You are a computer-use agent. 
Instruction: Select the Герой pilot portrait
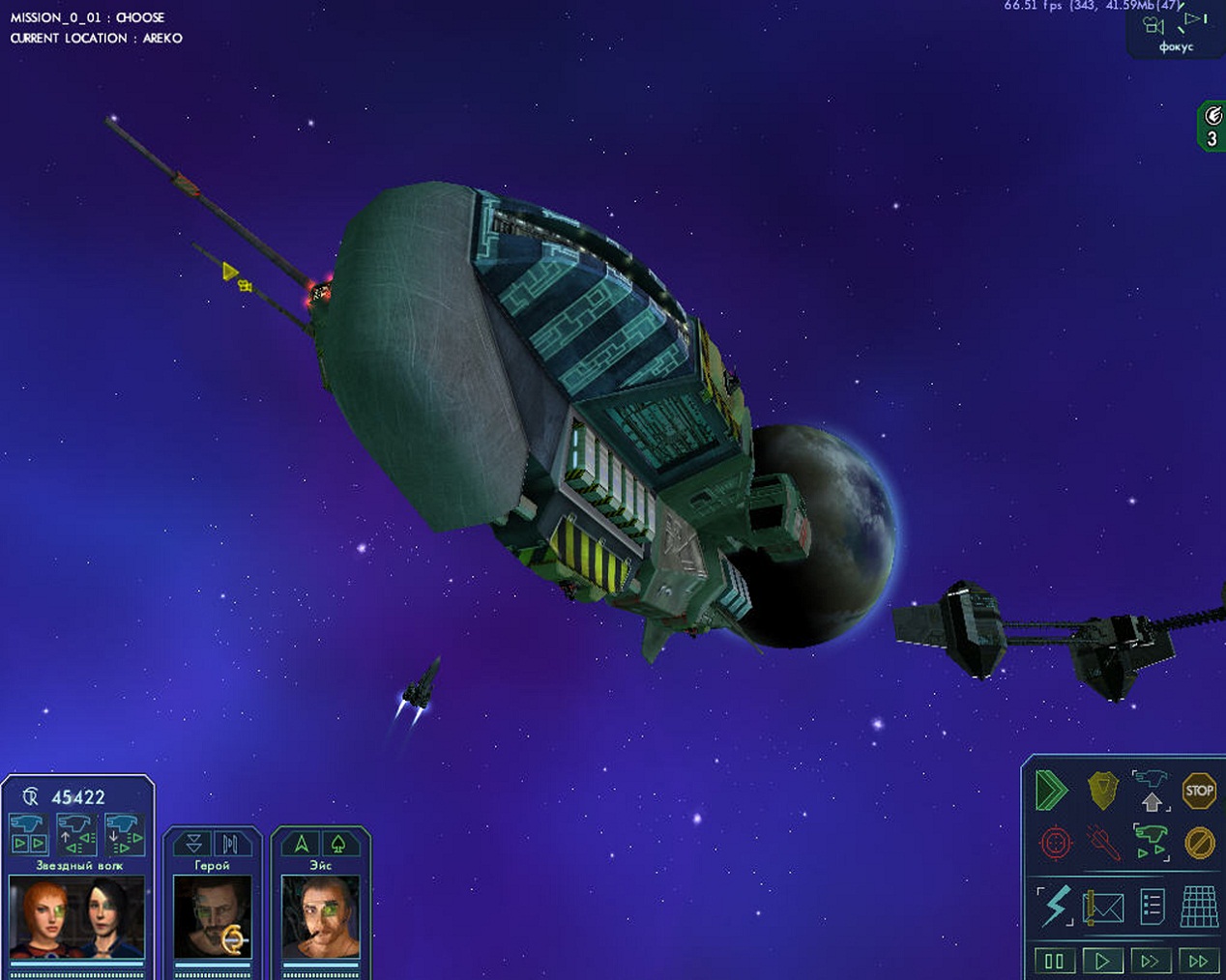pyautogui.click(x=213, y=916)
